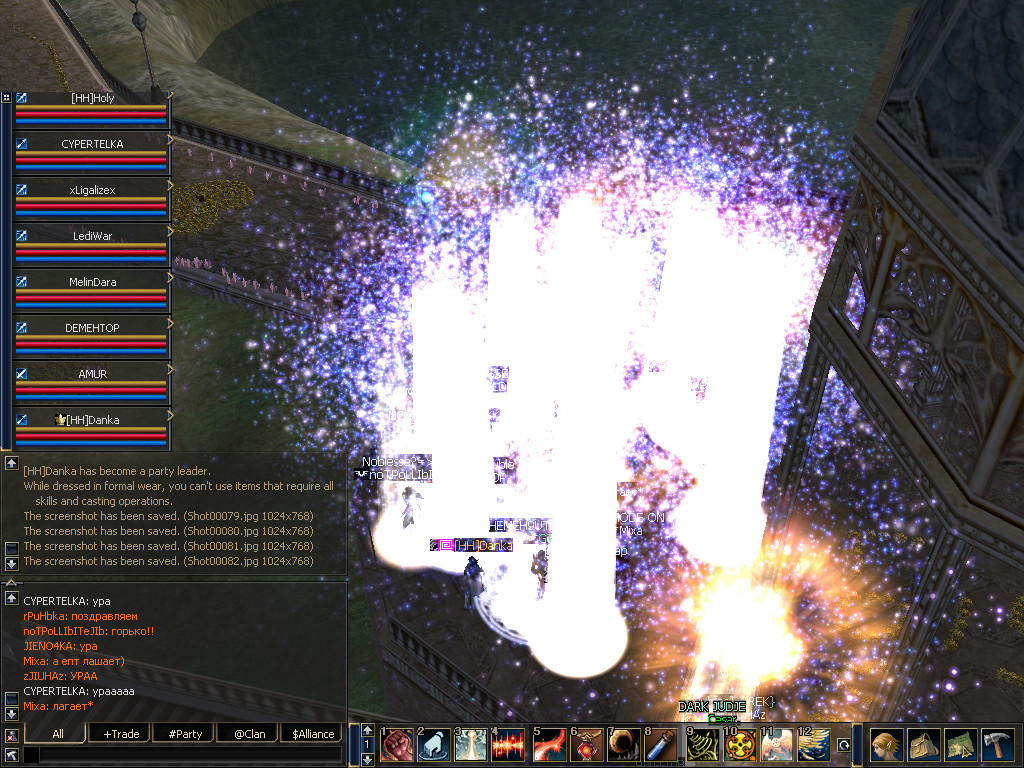Open the character status elf-face icon
This screenshot has height=768, width=1024.
coord(886,745)
